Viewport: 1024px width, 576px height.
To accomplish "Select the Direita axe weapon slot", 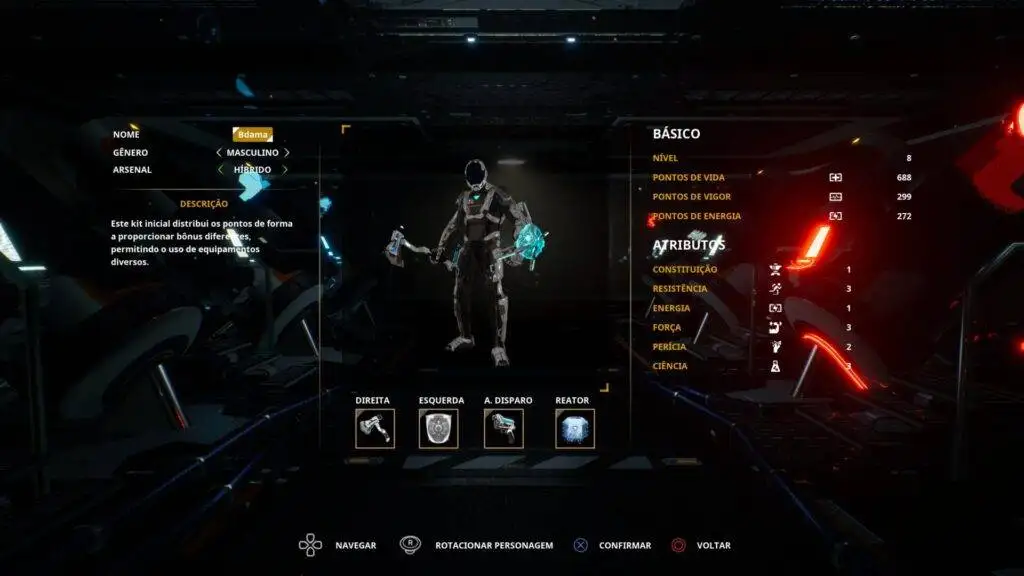I will 374,428.
